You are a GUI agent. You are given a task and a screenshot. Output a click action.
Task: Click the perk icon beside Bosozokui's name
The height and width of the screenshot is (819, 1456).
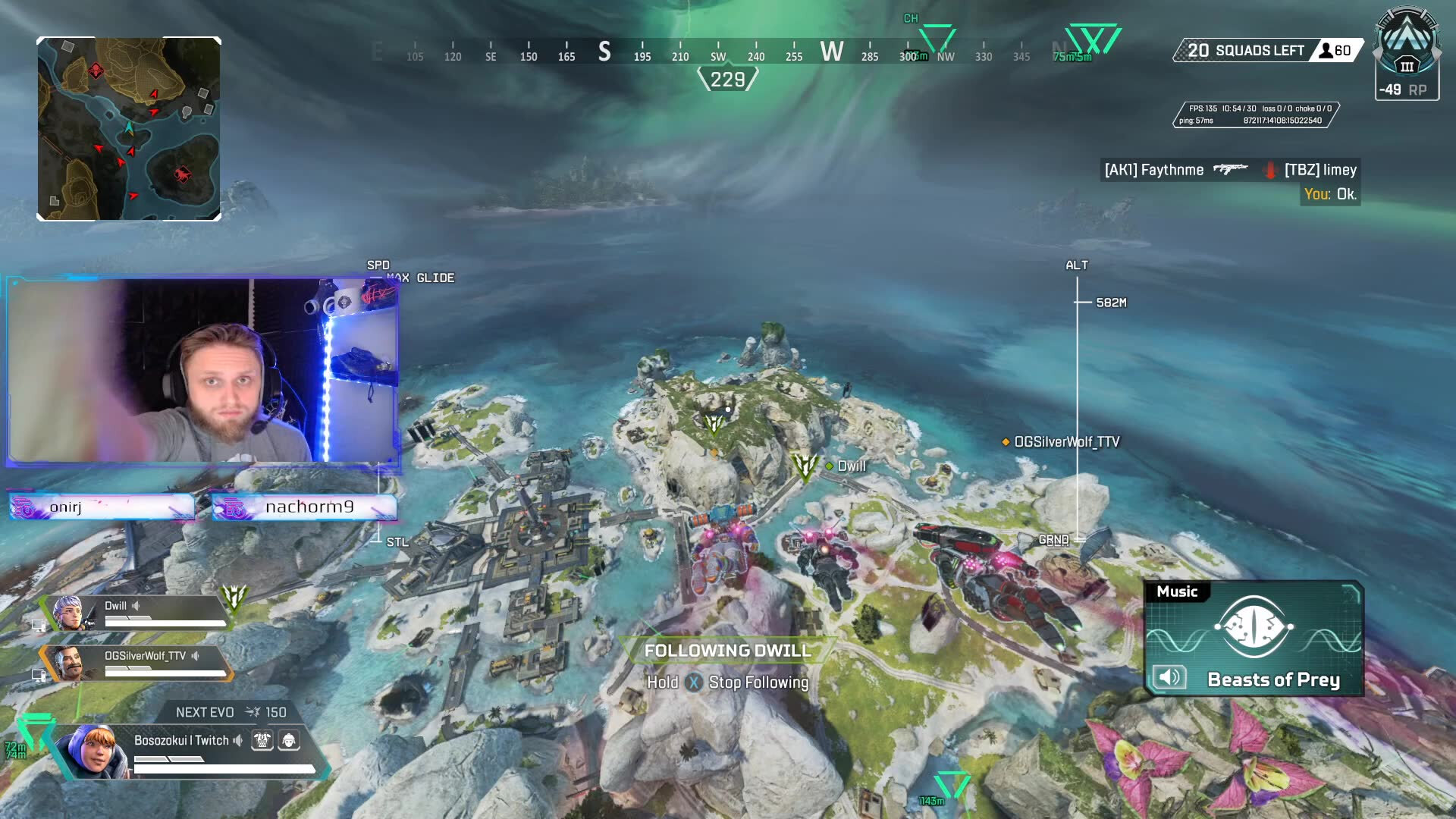pos(262,740)
